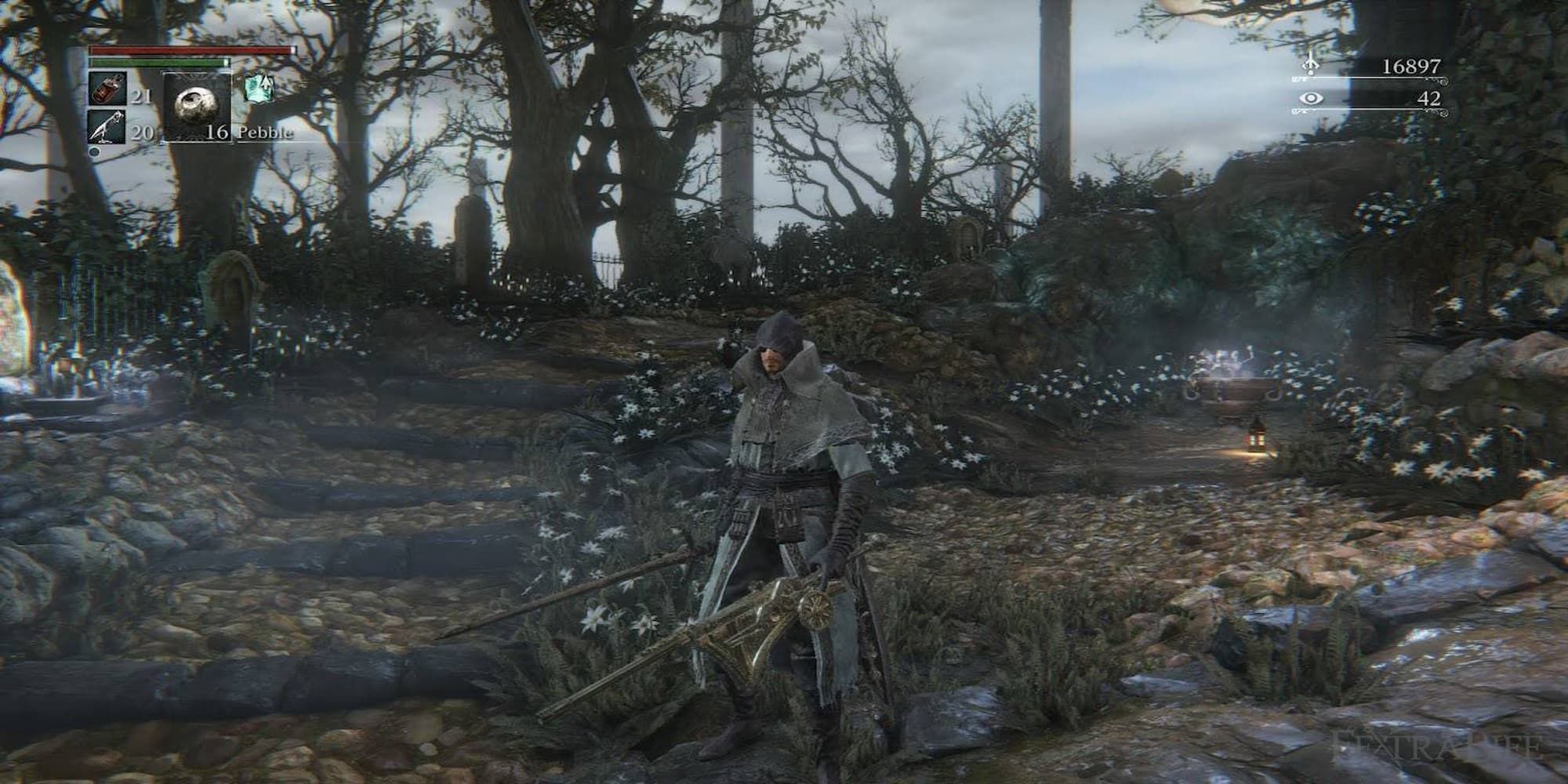Image resolution: width=1568 pixels, height=784 pixels.
Task: Click the Blood Echoes count 16897
Action: pos(1411,67)
